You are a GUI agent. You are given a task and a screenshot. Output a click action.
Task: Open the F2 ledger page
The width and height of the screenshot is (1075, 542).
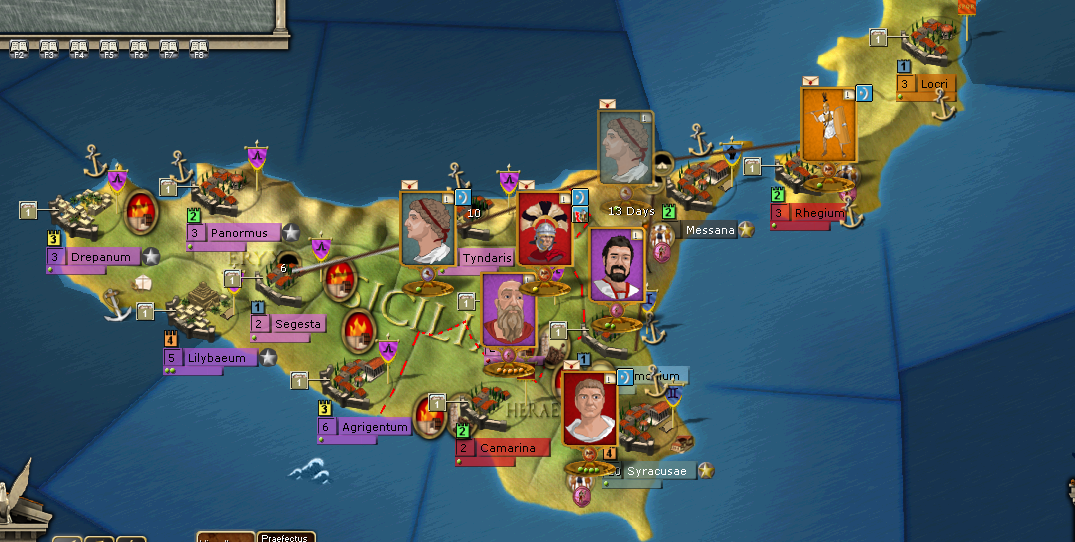tap(18, 47)
